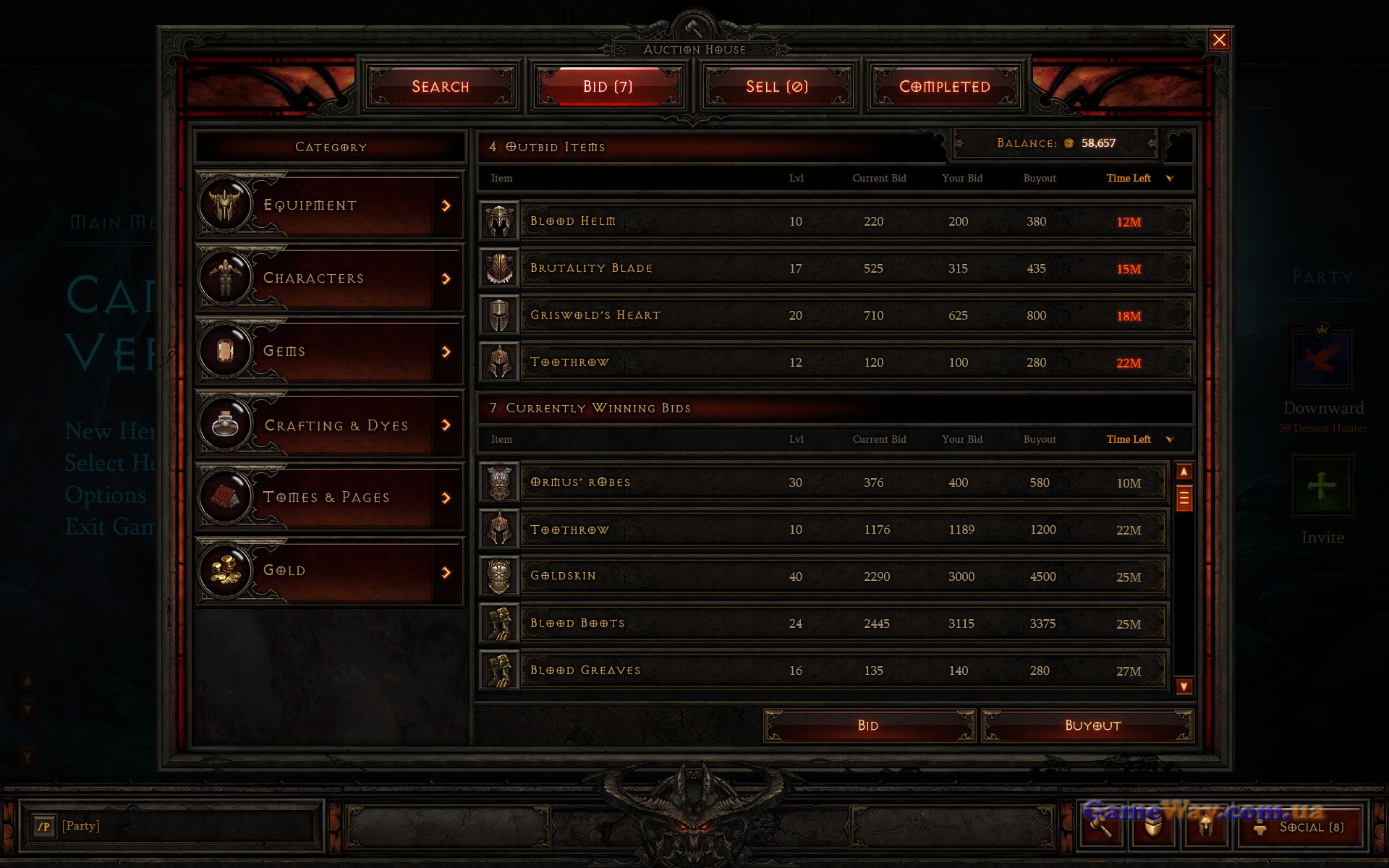Close the Auction House window
The height and width of the screenshot is (868, 1389).
click(1219, 40)
